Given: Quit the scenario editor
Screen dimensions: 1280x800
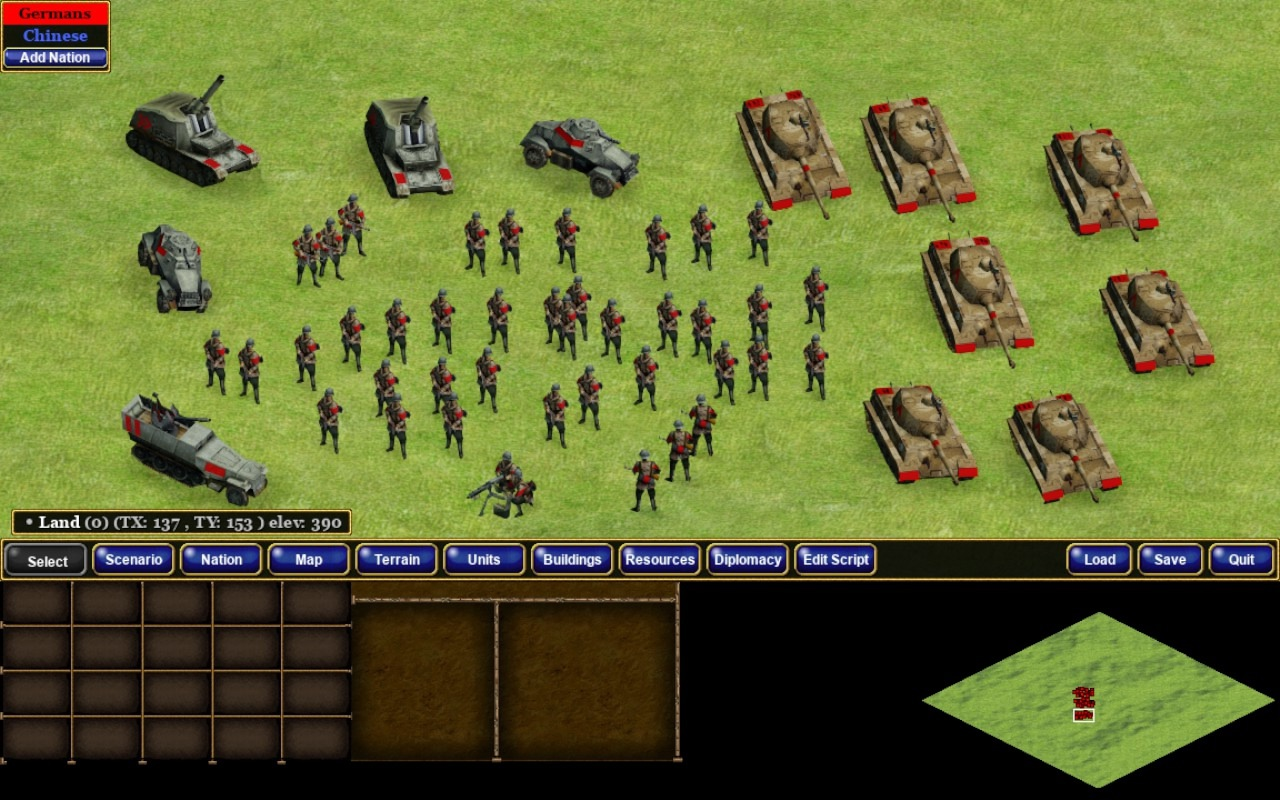Looking at the screenshot, I should (x=1241, y=559).
